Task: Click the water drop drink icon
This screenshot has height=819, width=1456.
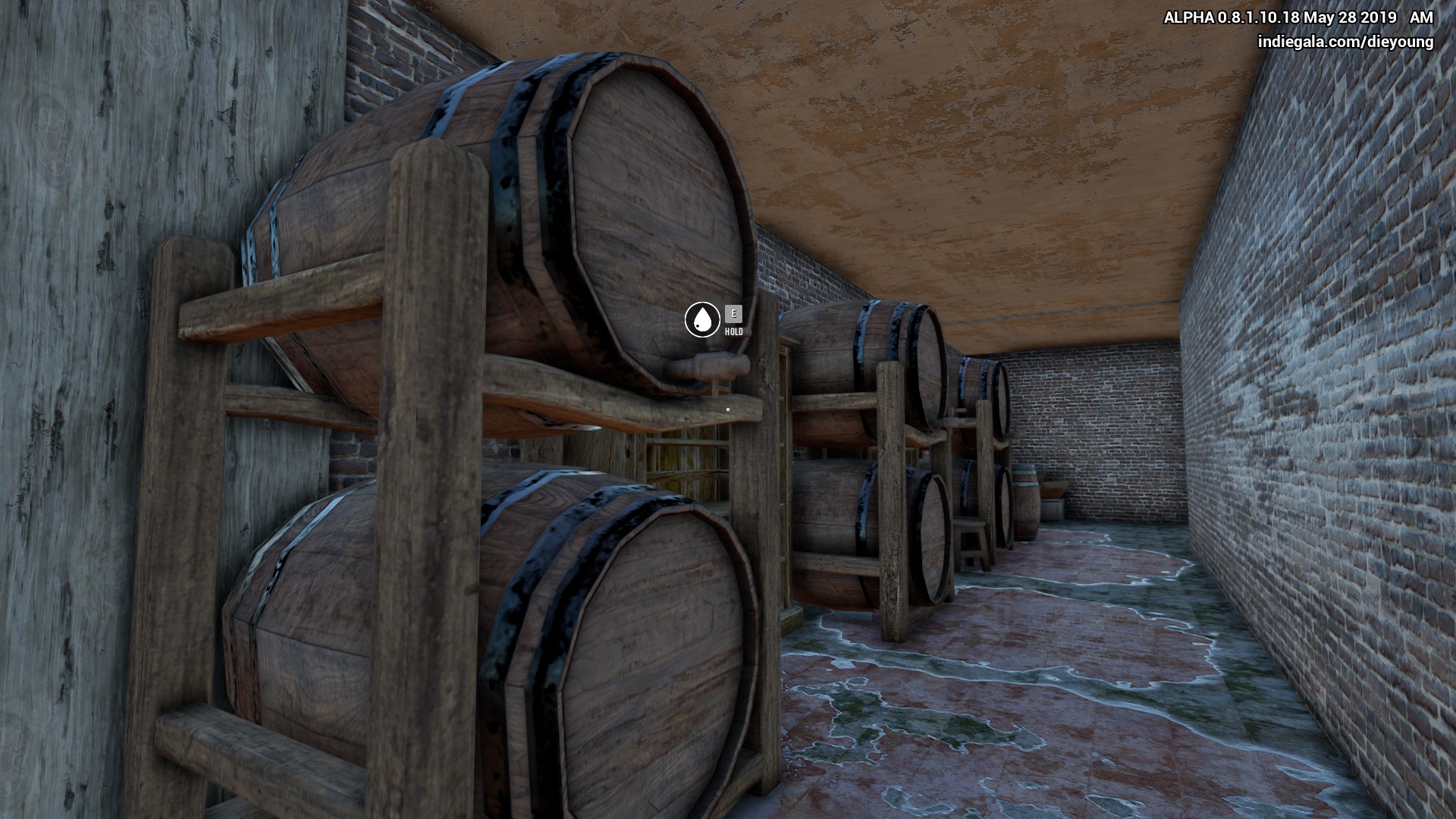Action: point(702,319)
